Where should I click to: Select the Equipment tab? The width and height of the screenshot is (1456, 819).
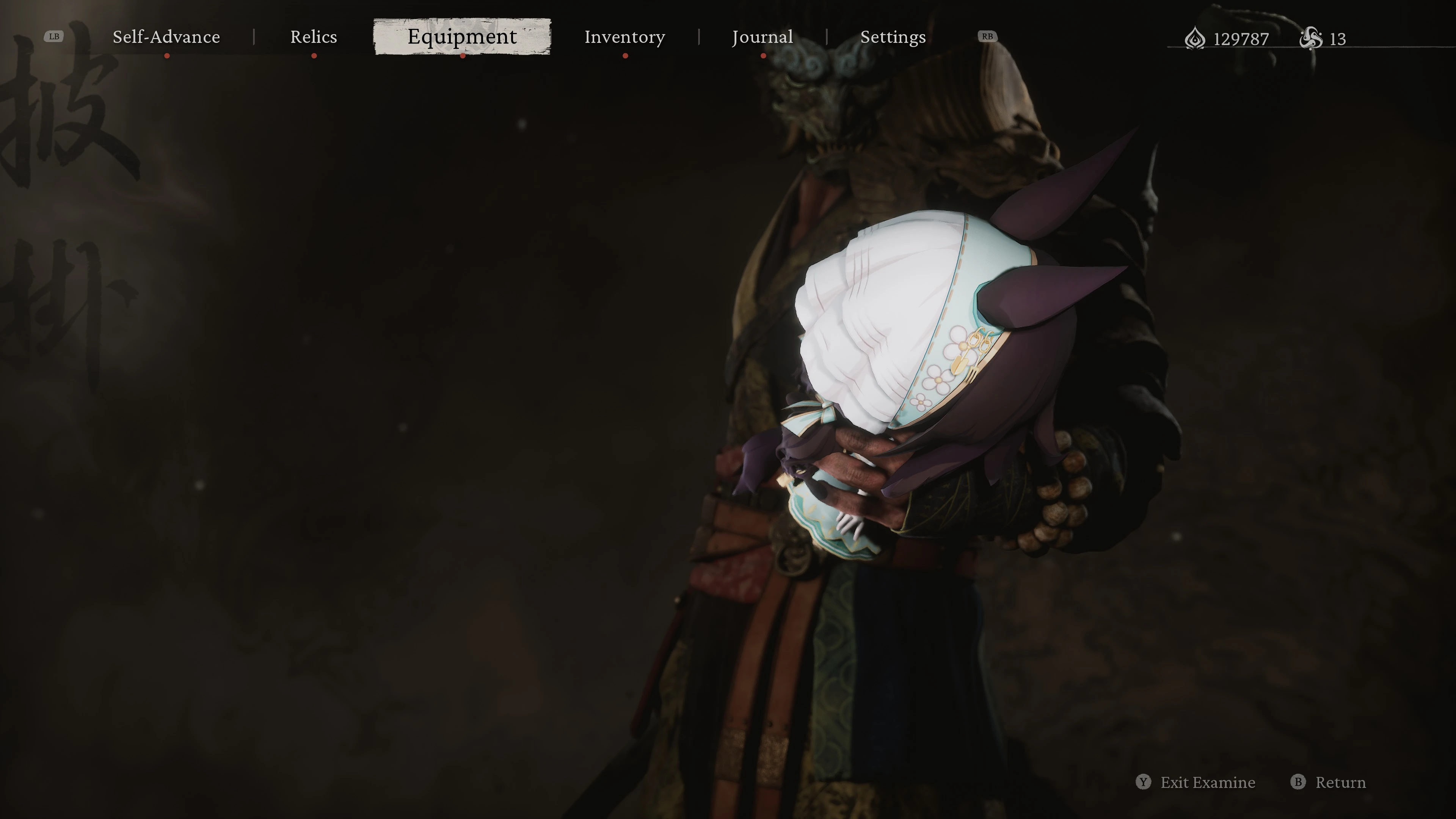[462, 37]
